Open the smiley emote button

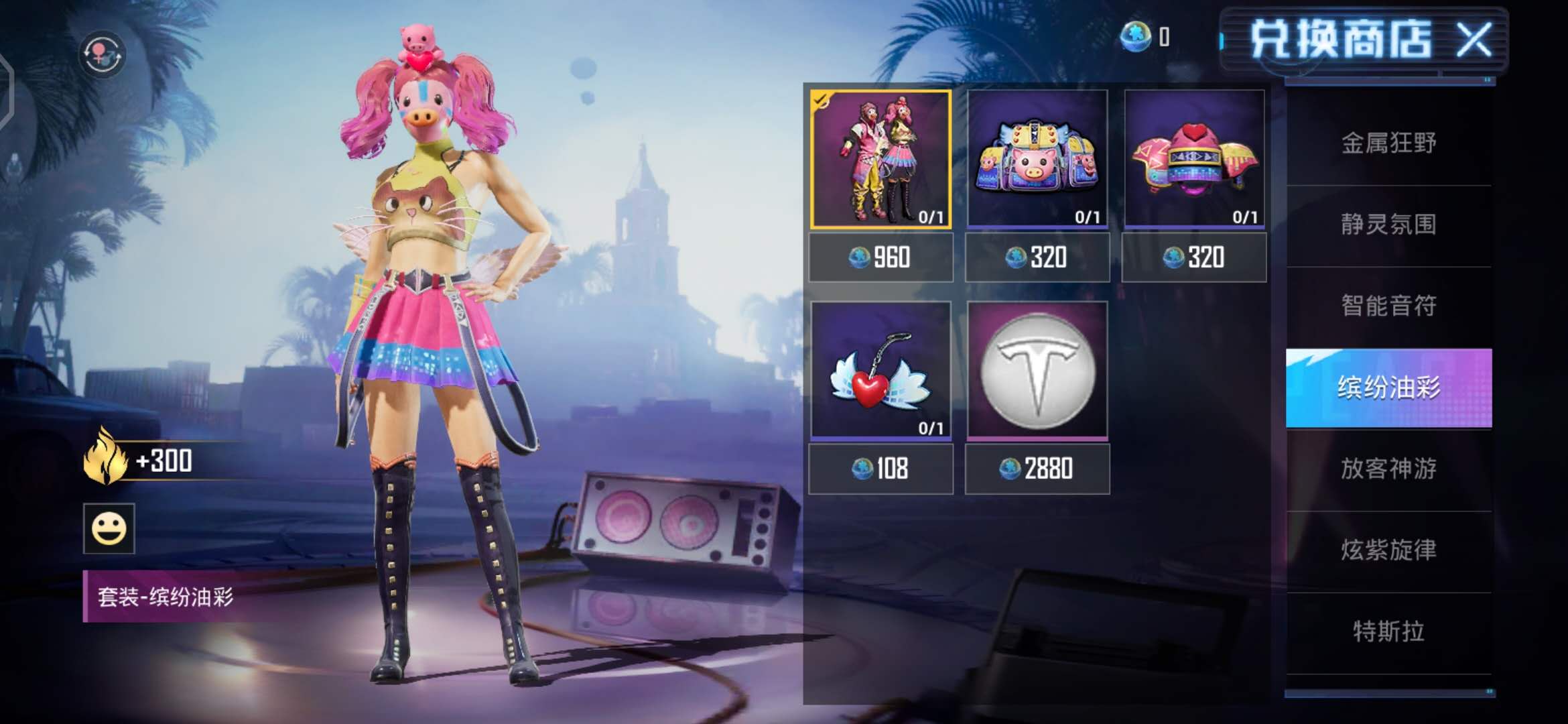pos(109,529)
